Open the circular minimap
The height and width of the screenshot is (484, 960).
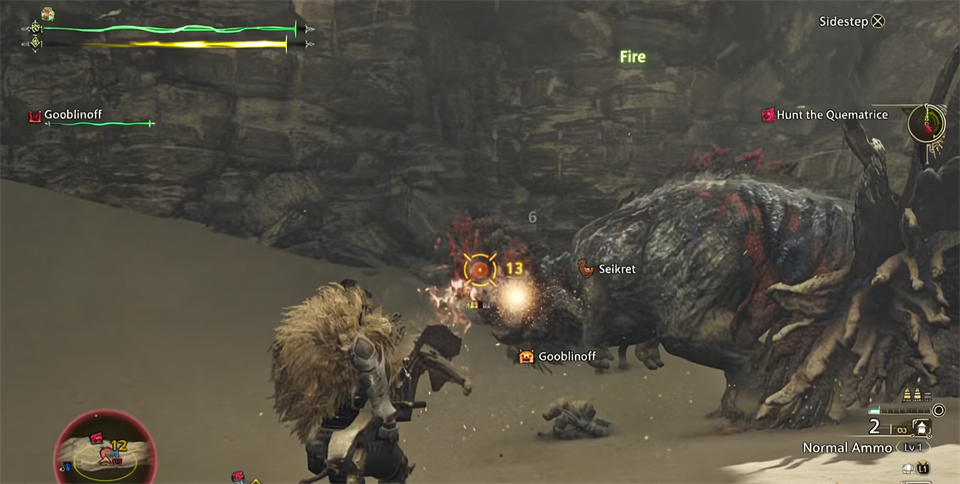tap(105, 449)
